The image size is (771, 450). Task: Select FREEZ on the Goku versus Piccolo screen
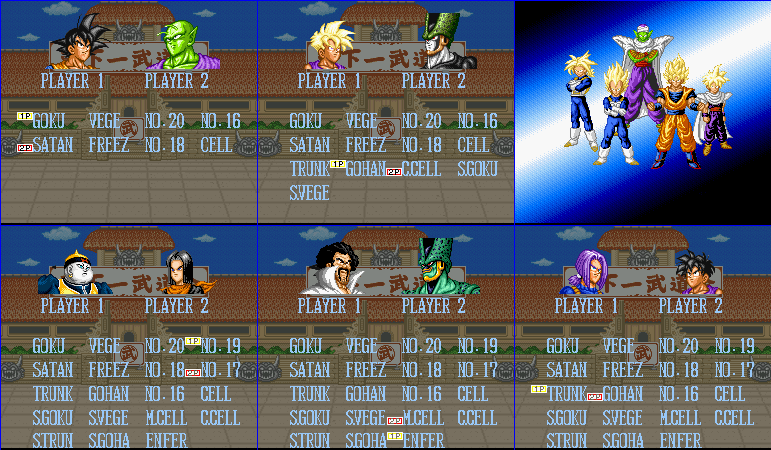point(108,145)
